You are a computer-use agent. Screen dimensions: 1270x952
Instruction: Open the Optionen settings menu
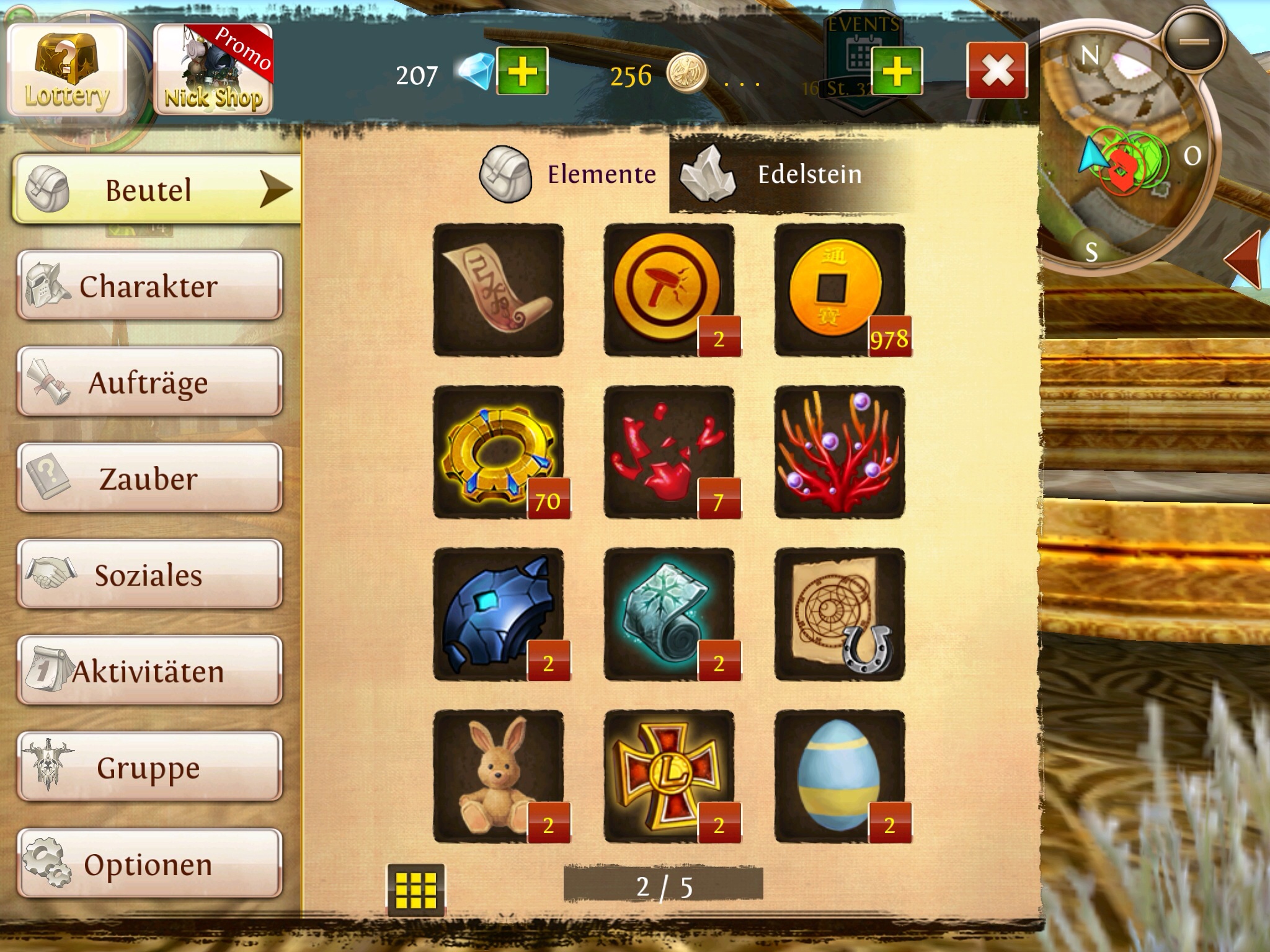149,863
